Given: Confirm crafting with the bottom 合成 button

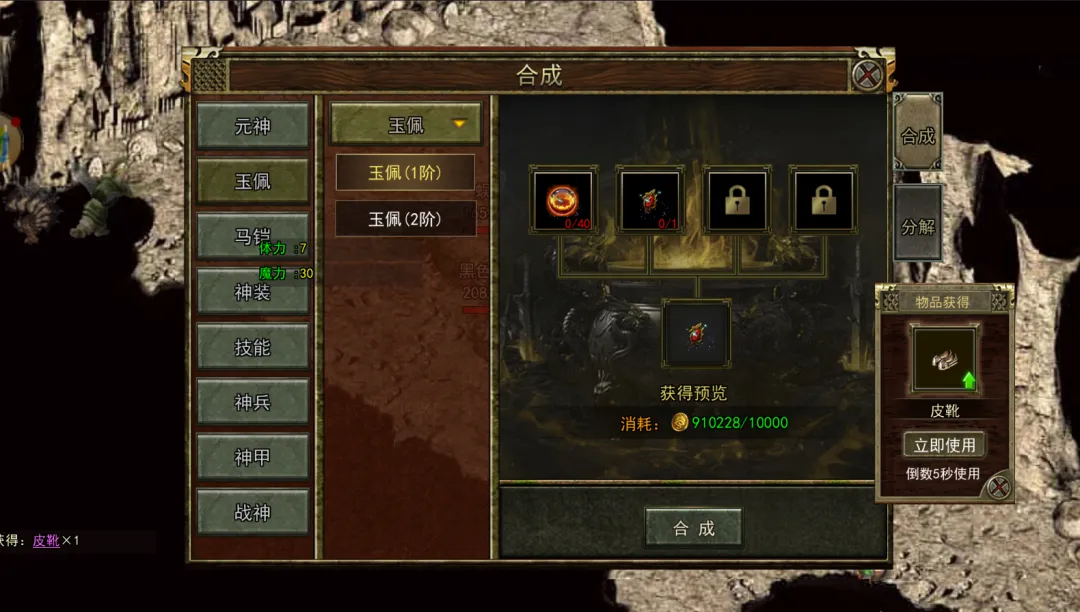Looking at the screenshot, I should click(x=693, y=529).
